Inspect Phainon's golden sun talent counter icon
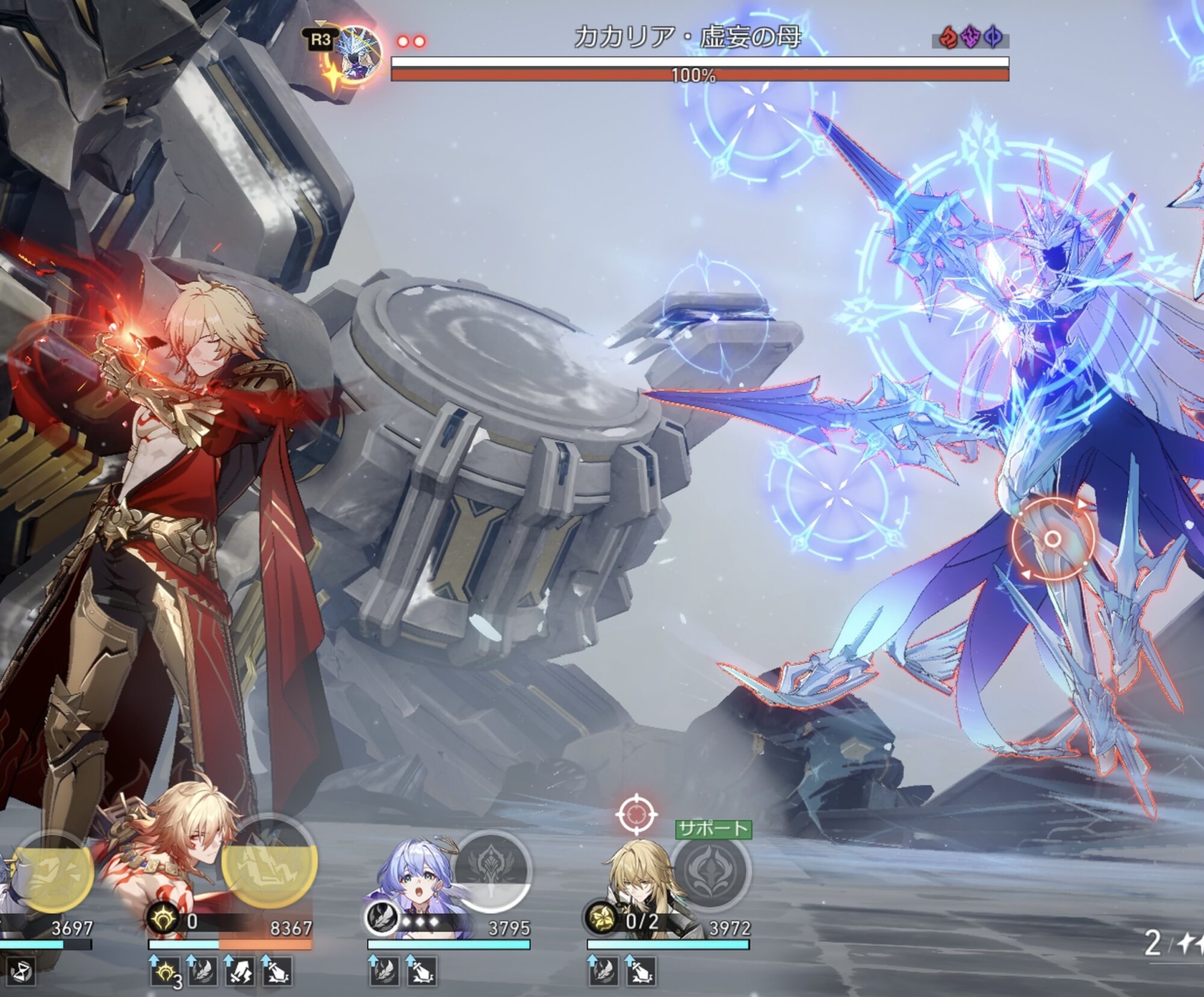1204x997 pixels. tap(164, 920)
